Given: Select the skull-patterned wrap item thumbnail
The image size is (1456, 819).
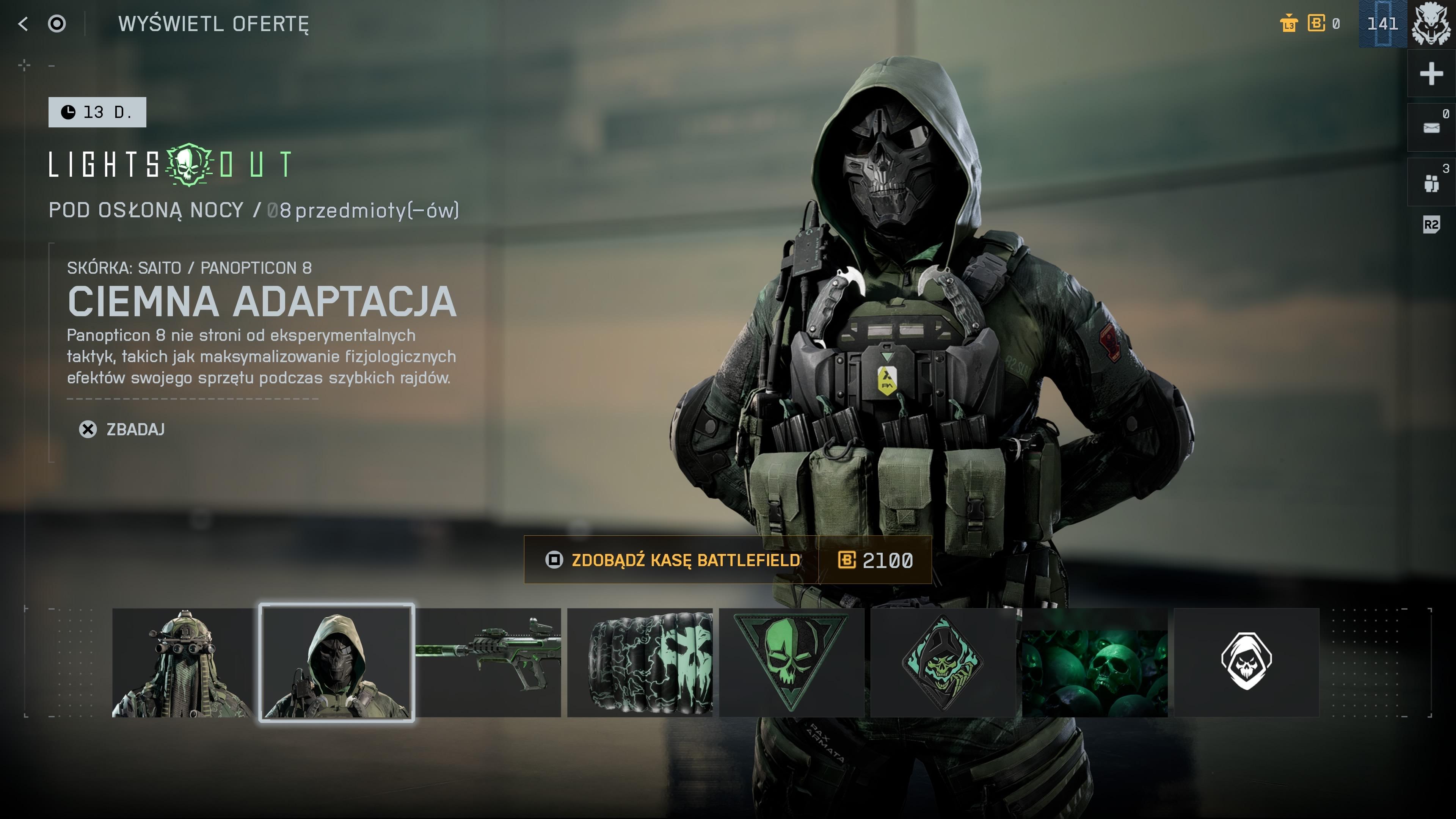Looking at the screenshot, I should (640, 662).
